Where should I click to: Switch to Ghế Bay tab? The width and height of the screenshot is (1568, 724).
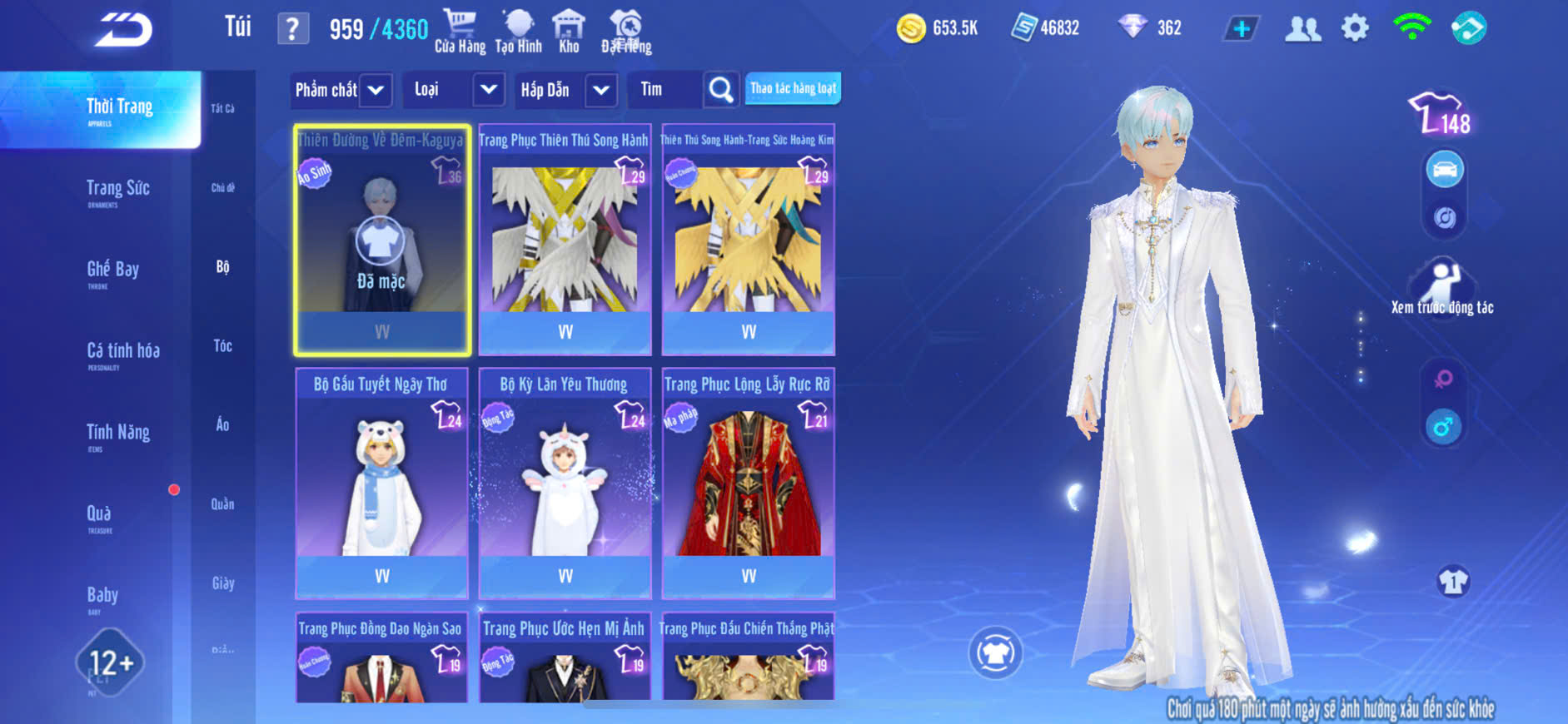point(113,270)
